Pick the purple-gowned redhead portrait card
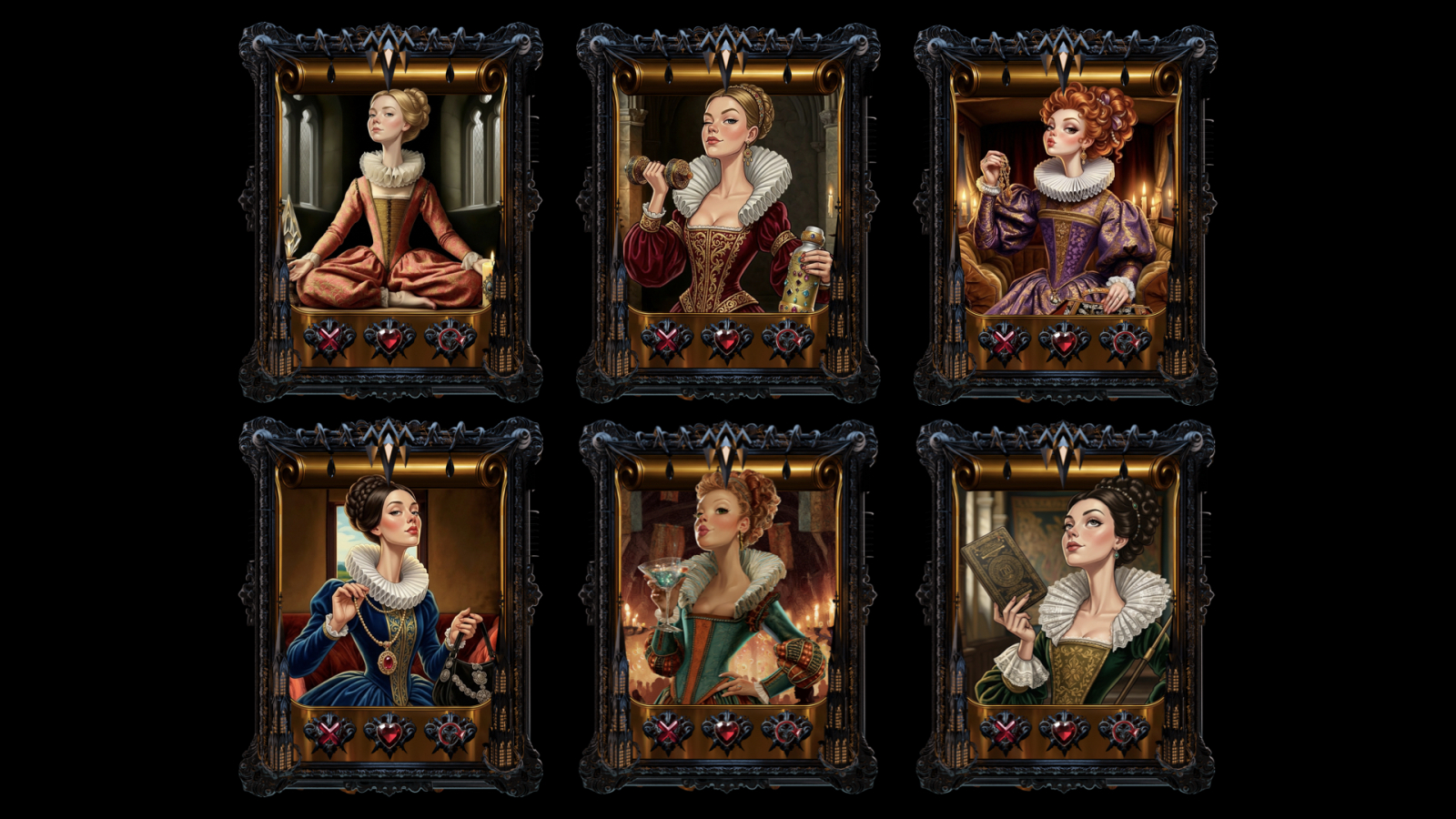This screenshot has width=1456, height=819. tap(1065, 198)
